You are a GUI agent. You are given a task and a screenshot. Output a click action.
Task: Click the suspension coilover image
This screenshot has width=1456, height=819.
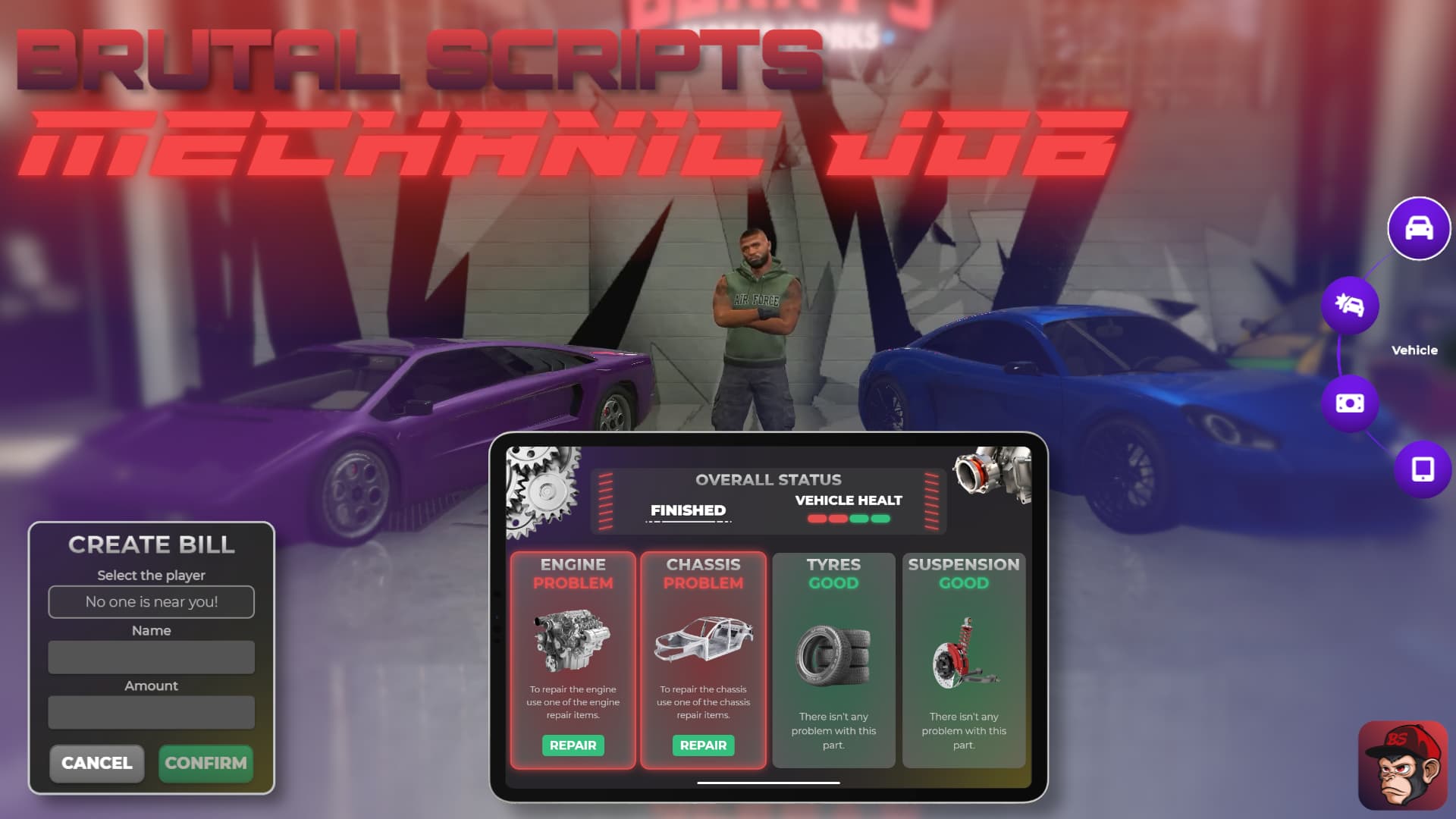pyautogui.click(x=963, y=652)
